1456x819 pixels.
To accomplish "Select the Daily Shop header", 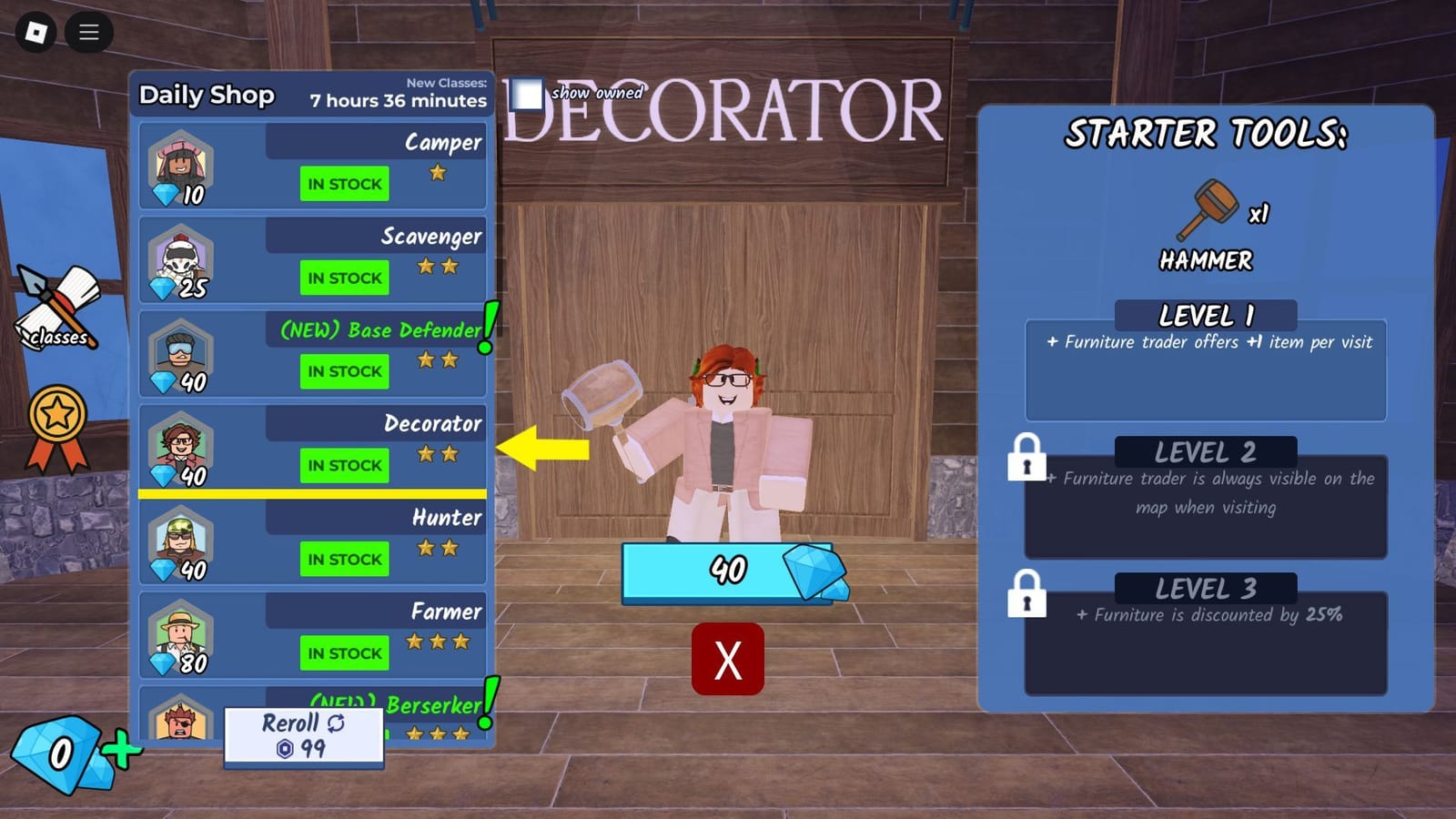I will (x=207, y=95).
